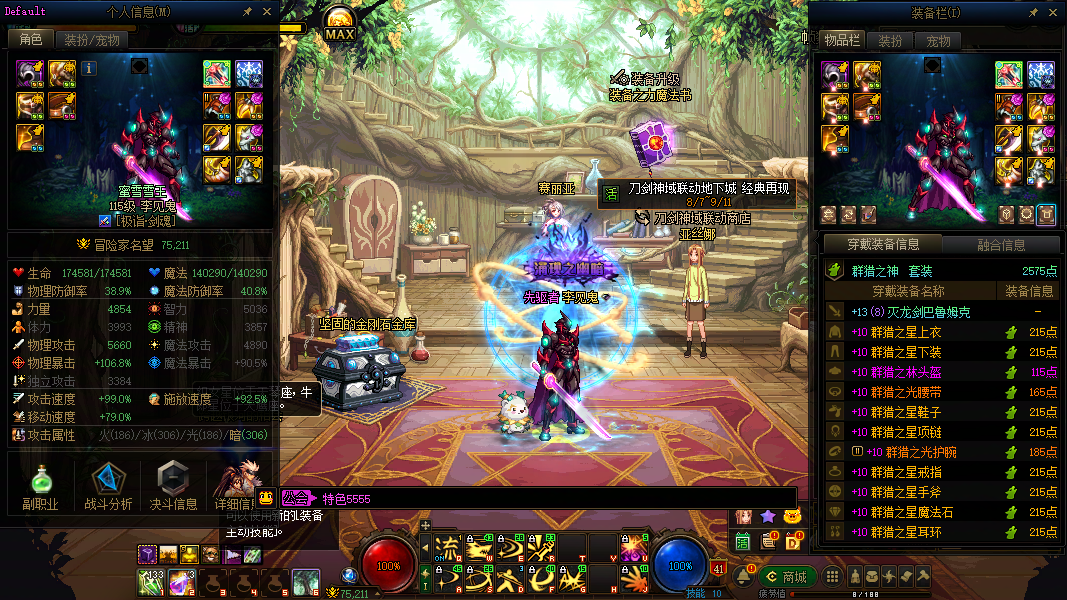
Task: Open the 商城 shop button
Action: (786, 577)
